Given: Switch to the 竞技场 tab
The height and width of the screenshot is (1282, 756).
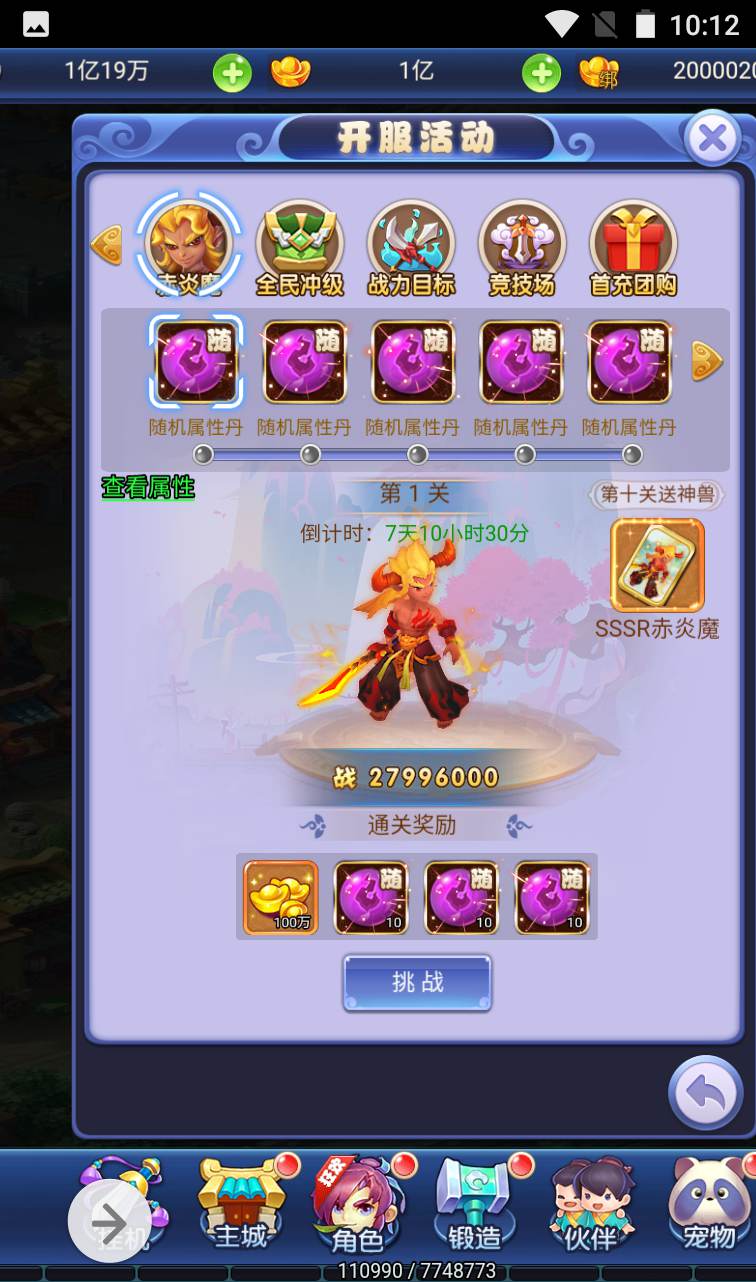Looking at the screenshot, I should coord(521,249).
